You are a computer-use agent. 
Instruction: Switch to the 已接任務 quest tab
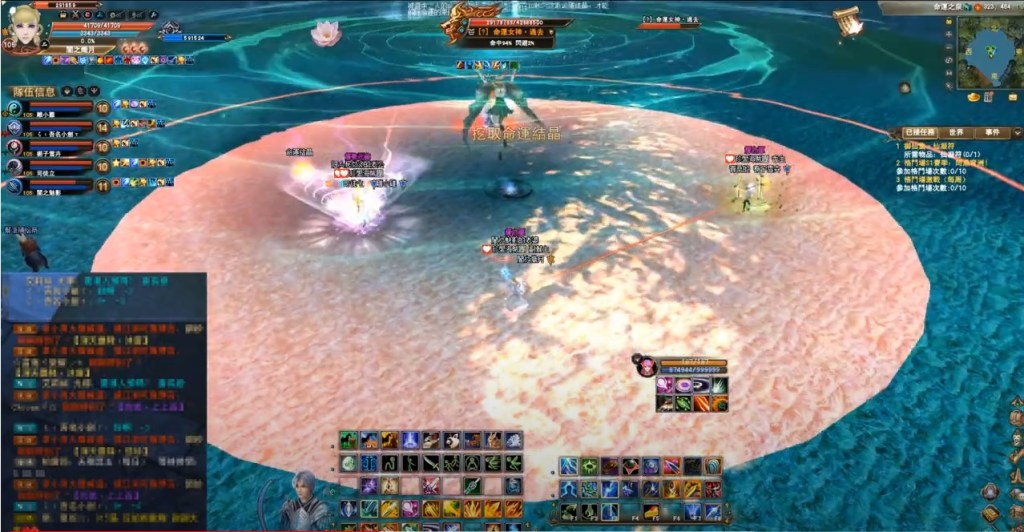click(920, 132)
